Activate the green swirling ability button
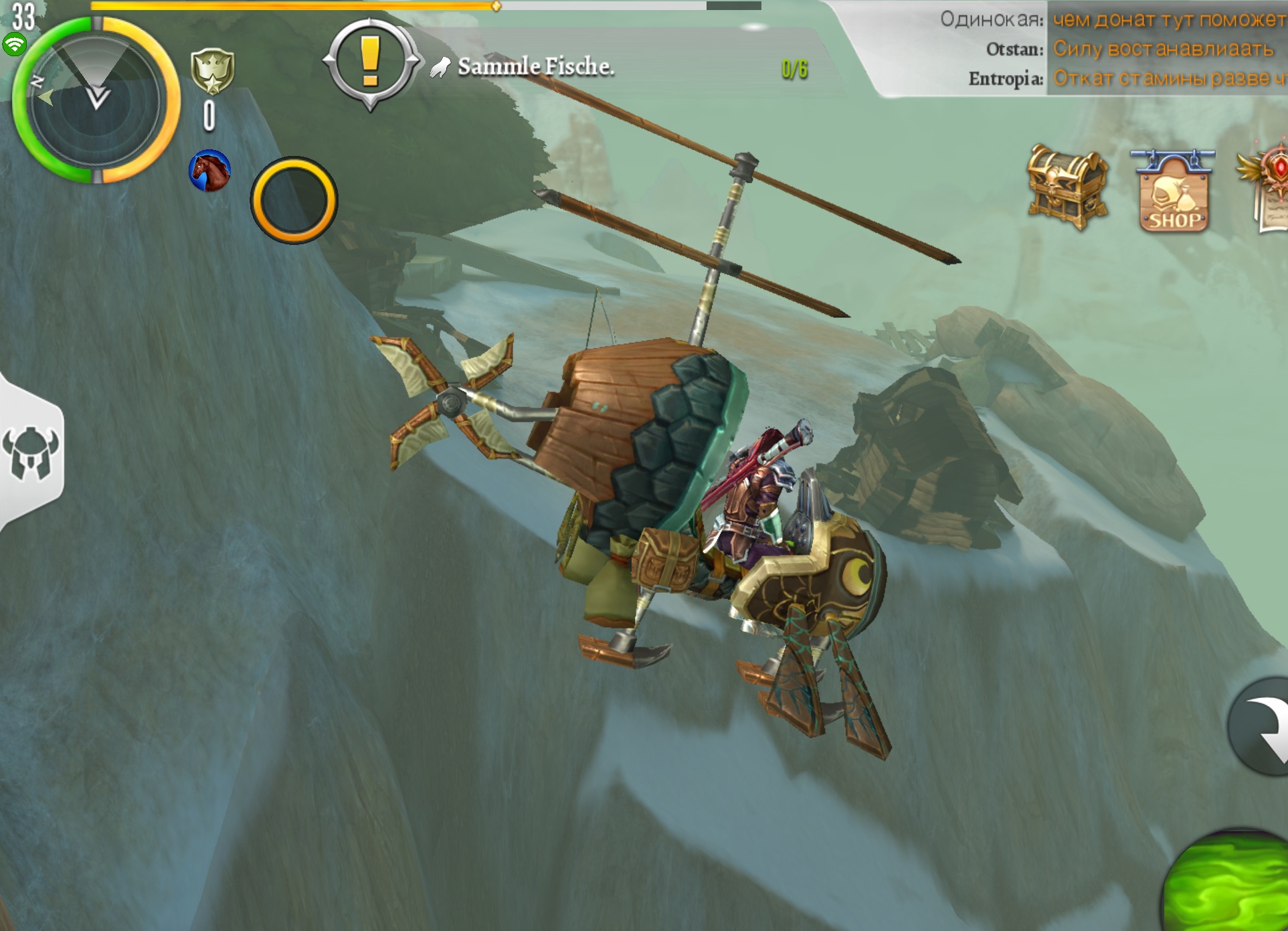Viewport: 1288px width, 931px height. [1231, 883]
